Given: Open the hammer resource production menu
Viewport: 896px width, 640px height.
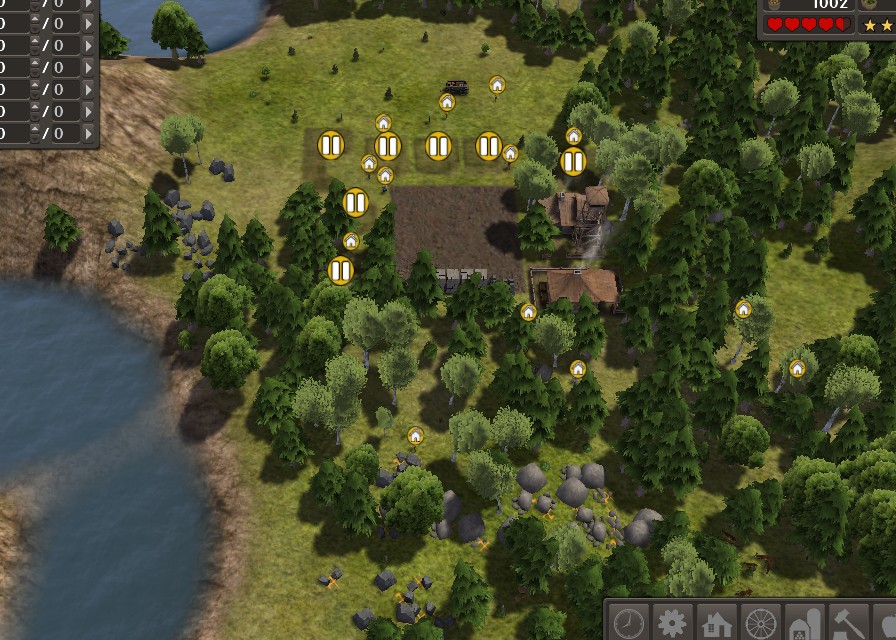Looking at the screenshot, I should pos(849,623).
